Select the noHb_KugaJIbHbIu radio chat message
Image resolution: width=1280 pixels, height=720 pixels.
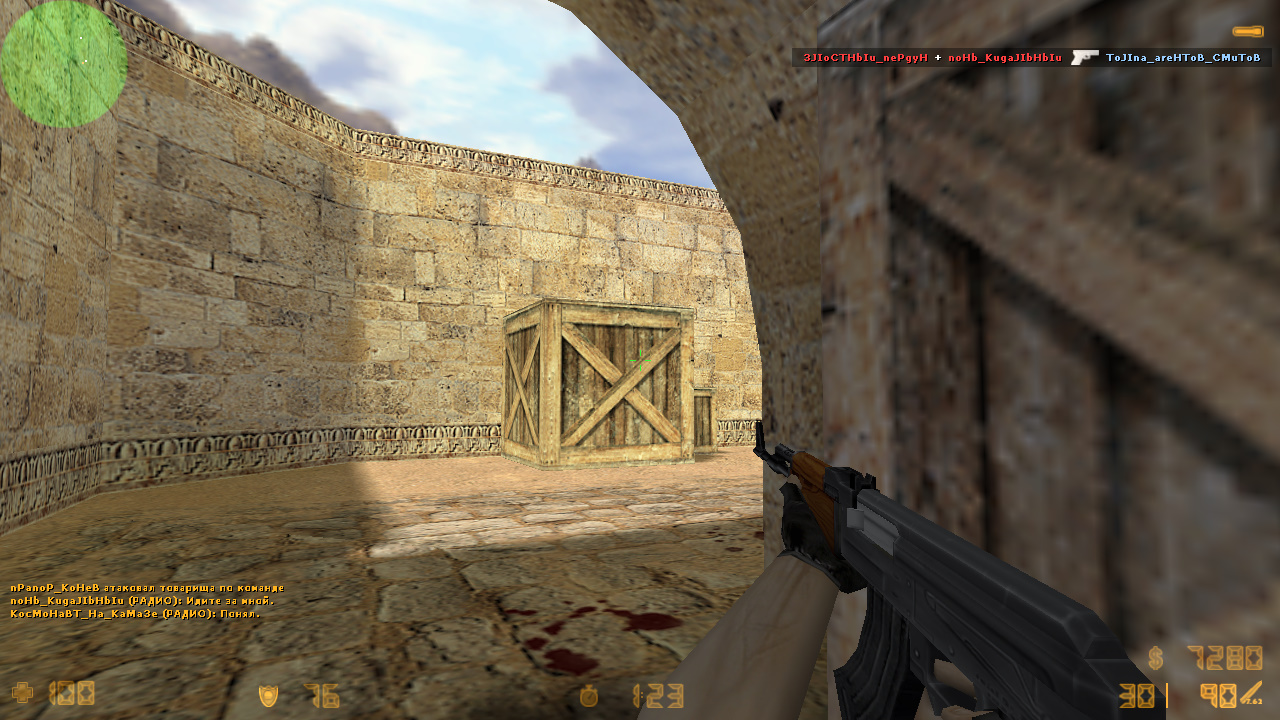[141, 601]
